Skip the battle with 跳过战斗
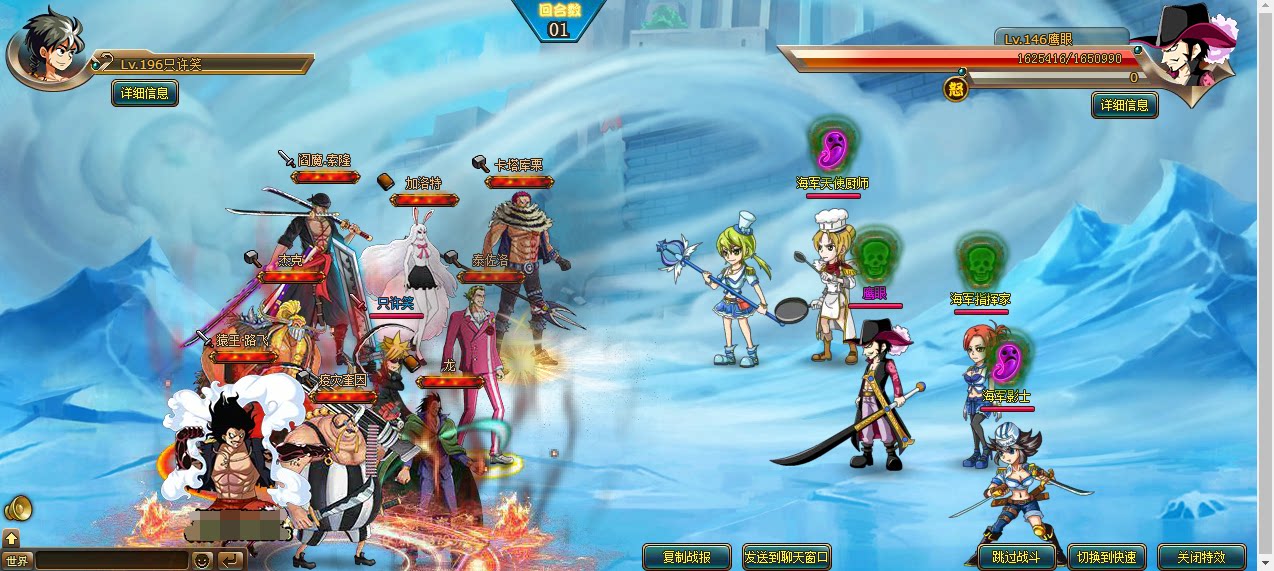This screenshot has height=571, width=1274. tap(1016, 557)
